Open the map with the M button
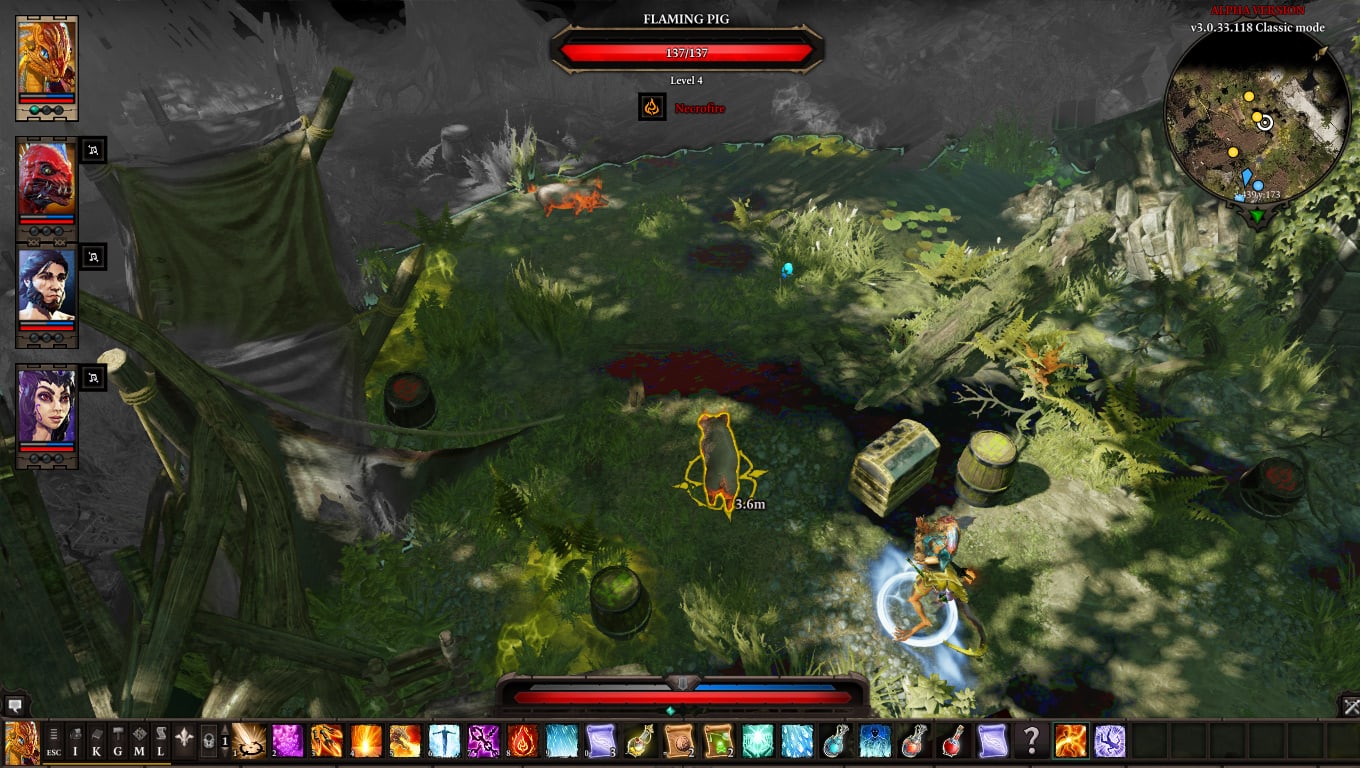The height and width of the screenshot is (768, 1360). [139, 741]
